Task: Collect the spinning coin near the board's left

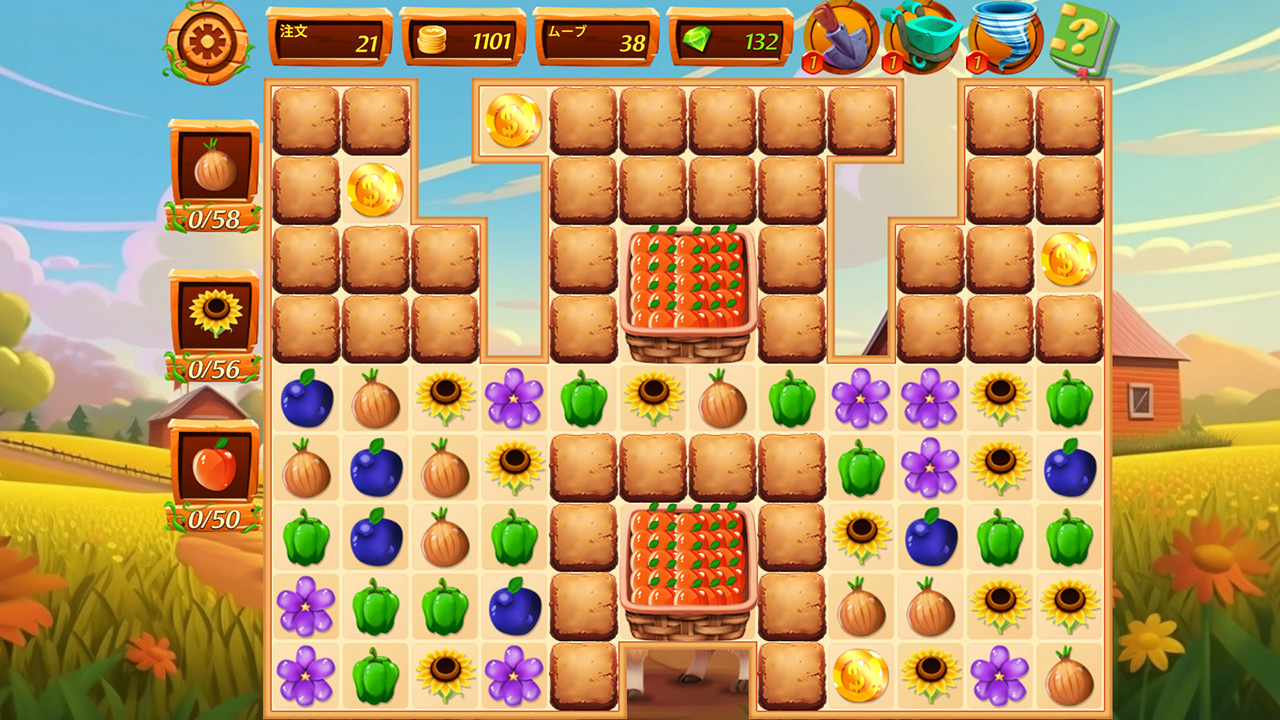Action: coord(374,192)
